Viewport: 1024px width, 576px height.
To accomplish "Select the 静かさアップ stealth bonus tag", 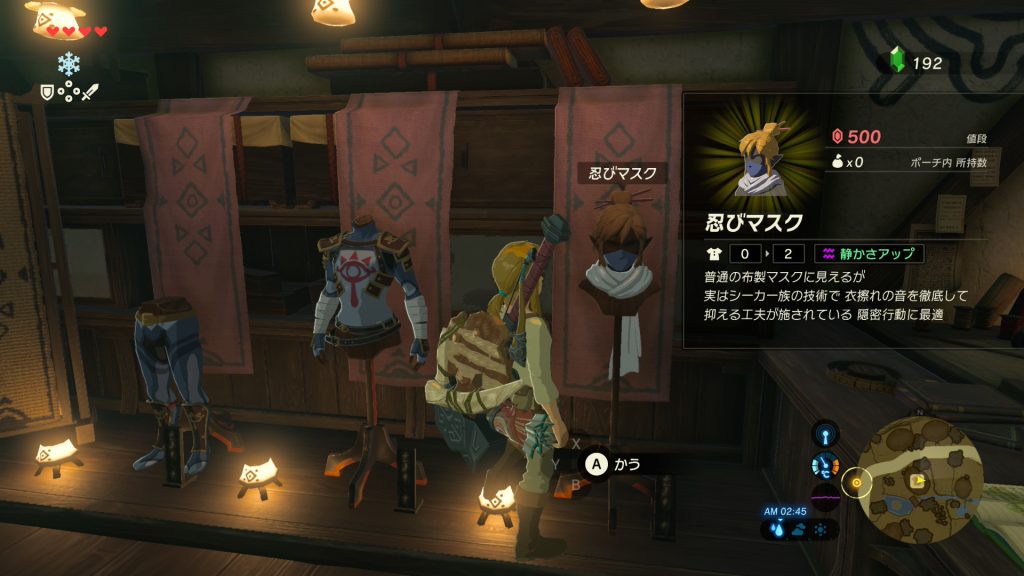I will tap(867, 253).
